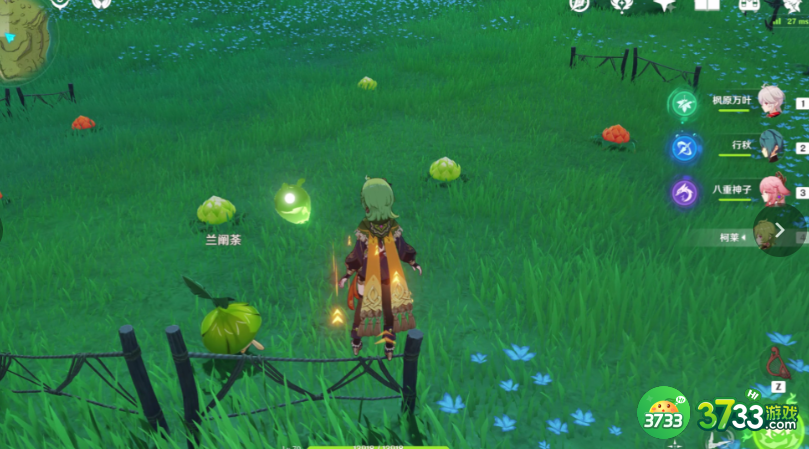The width and height of the screenshot is (809, 449).
Task: Open the minimap in the corner
Action: coord(22,40)
